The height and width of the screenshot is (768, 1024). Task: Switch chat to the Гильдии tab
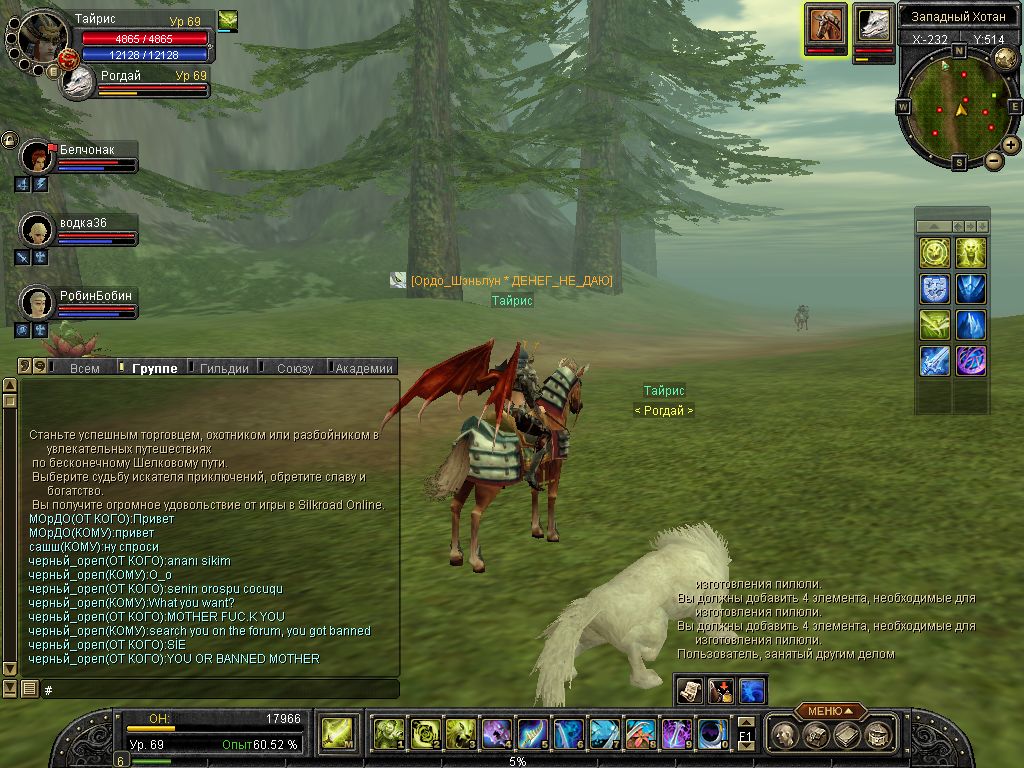224,368
